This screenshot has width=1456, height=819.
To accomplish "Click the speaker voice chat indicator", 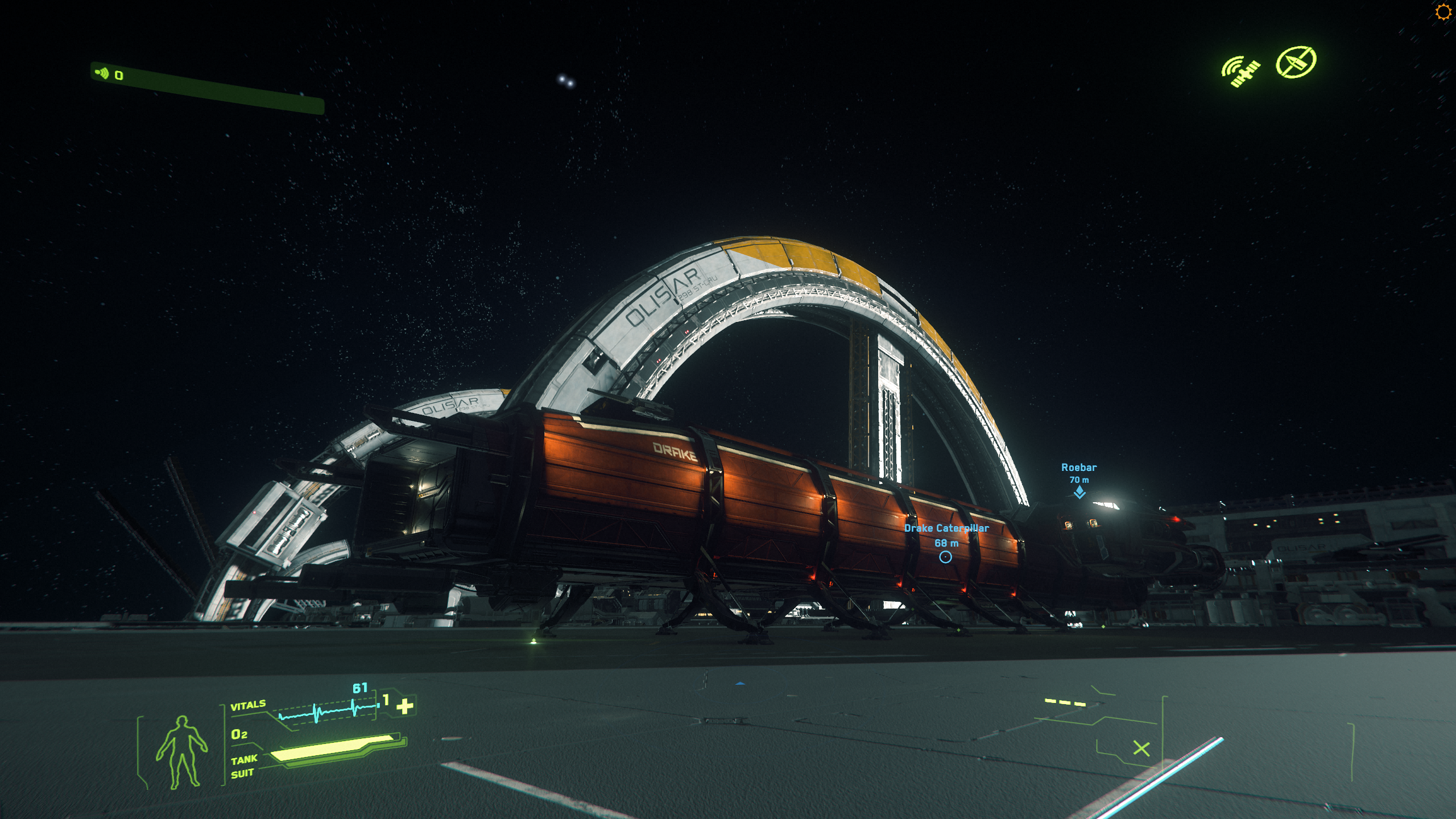I will [102, 73].
